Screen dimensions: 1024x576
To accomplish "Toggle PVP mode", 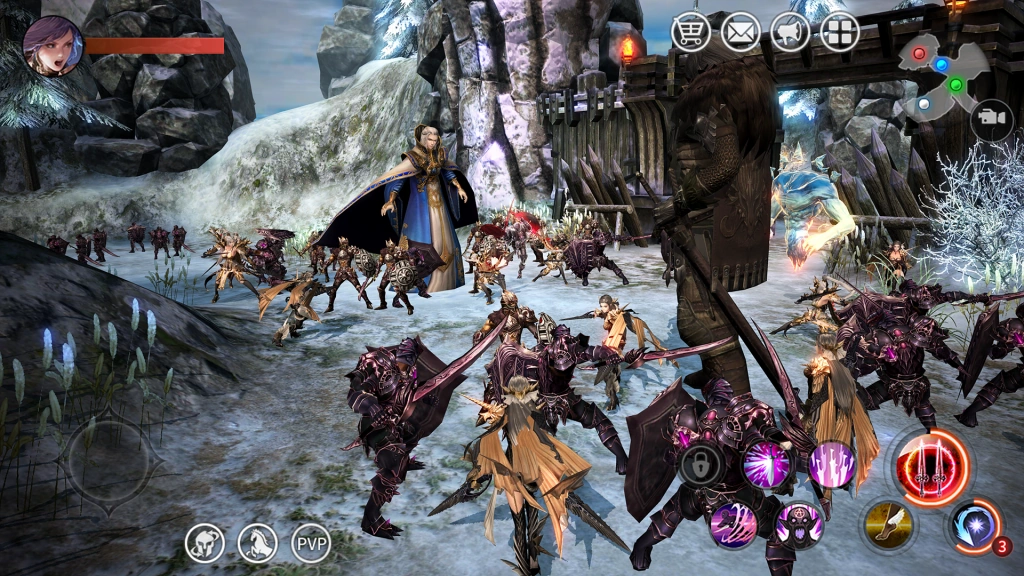I will click(311, 543).
